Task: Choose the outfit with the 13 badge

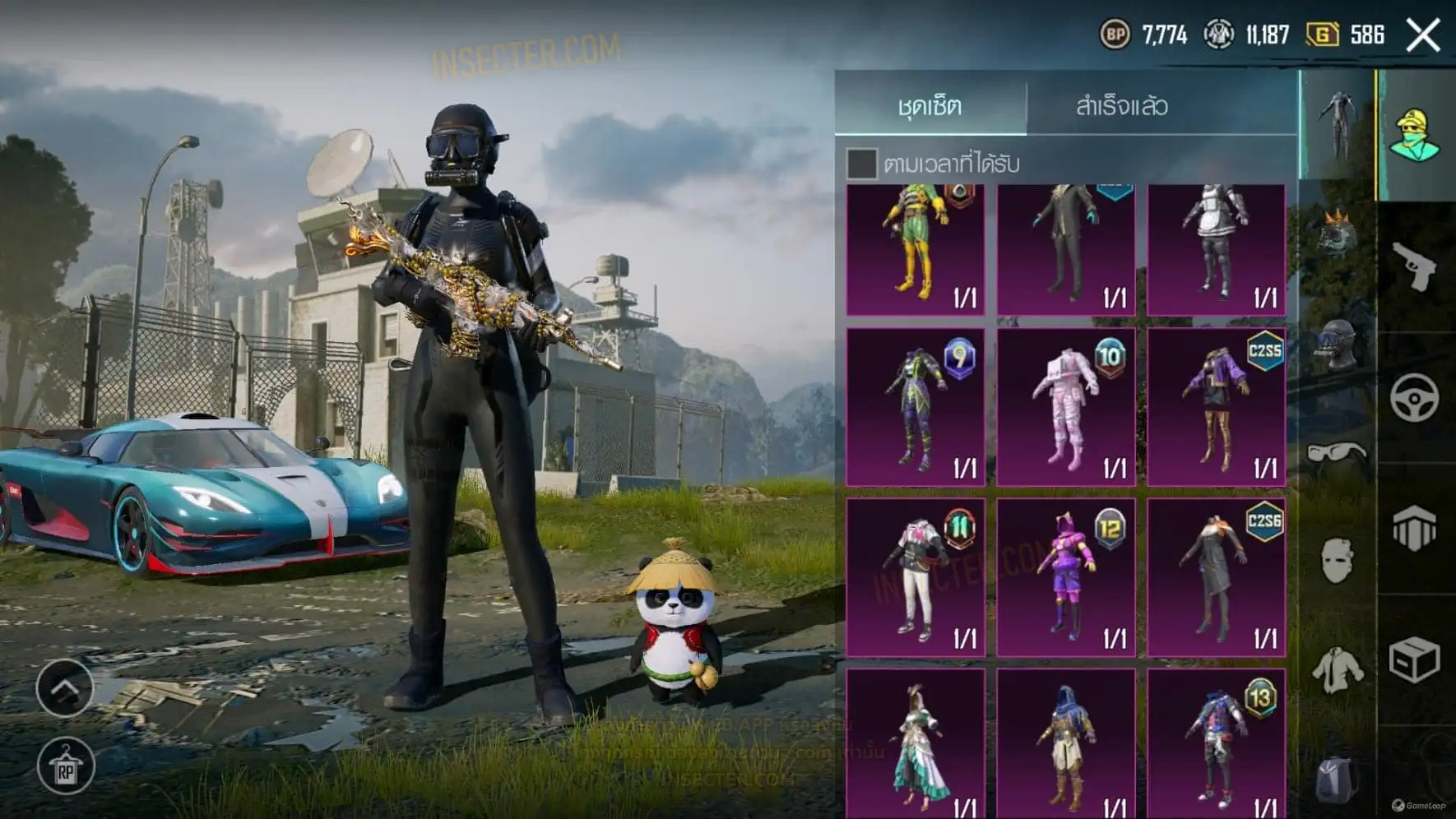Action: (1216, 744)
